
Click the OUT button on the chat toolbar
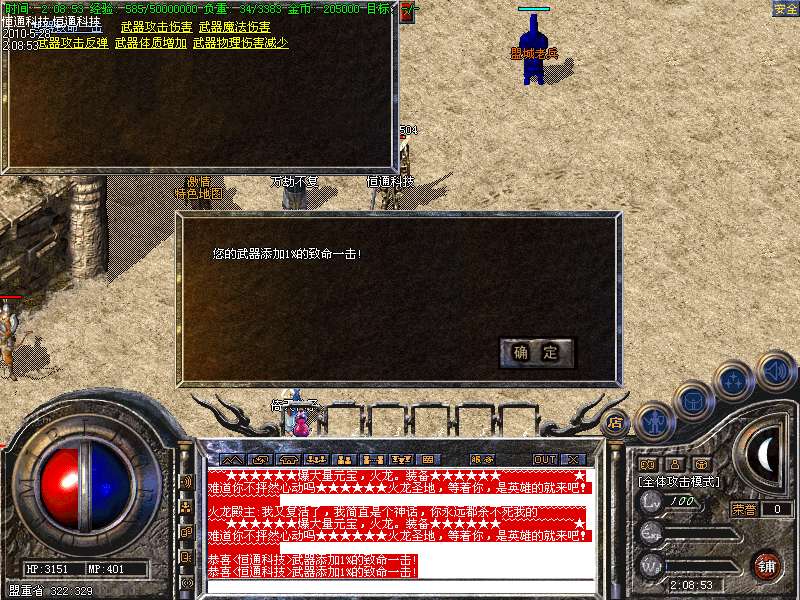tap(545, 459)
